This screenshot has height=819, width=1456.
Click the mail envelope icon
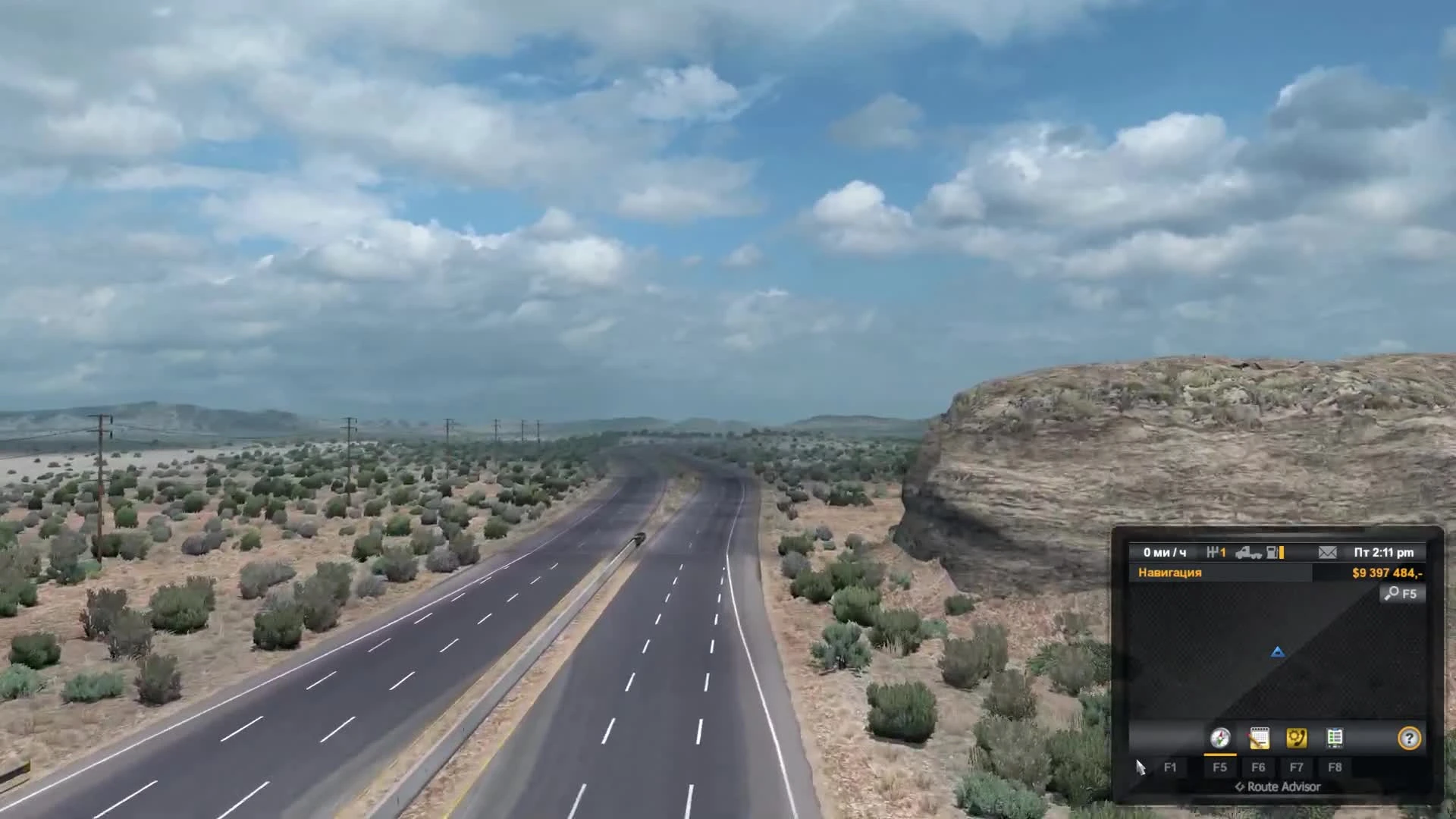[x=1326, y=553]
